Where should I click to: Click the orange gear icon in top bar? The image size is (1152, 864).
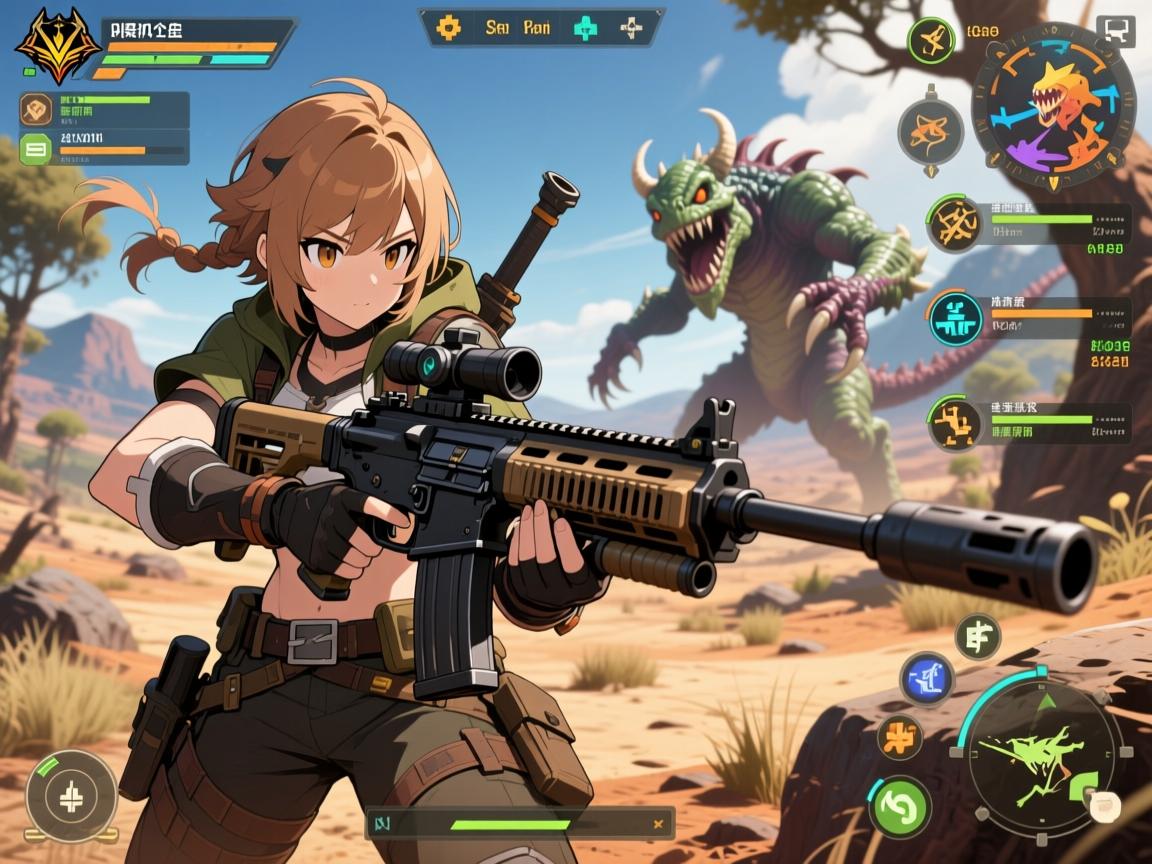pos(449,28)
